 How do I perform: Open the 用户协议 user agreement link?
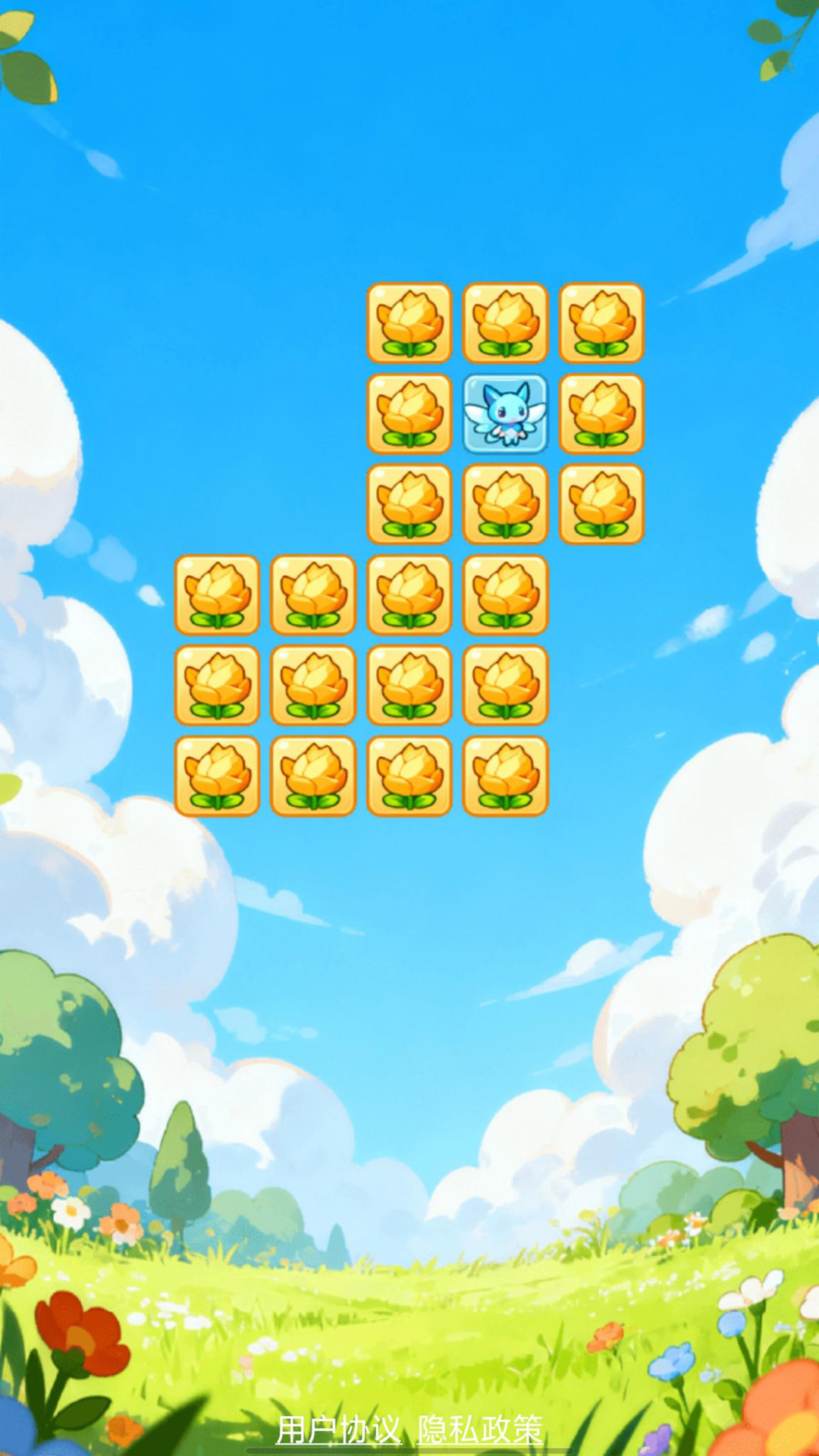click(x=338, y=1430)
